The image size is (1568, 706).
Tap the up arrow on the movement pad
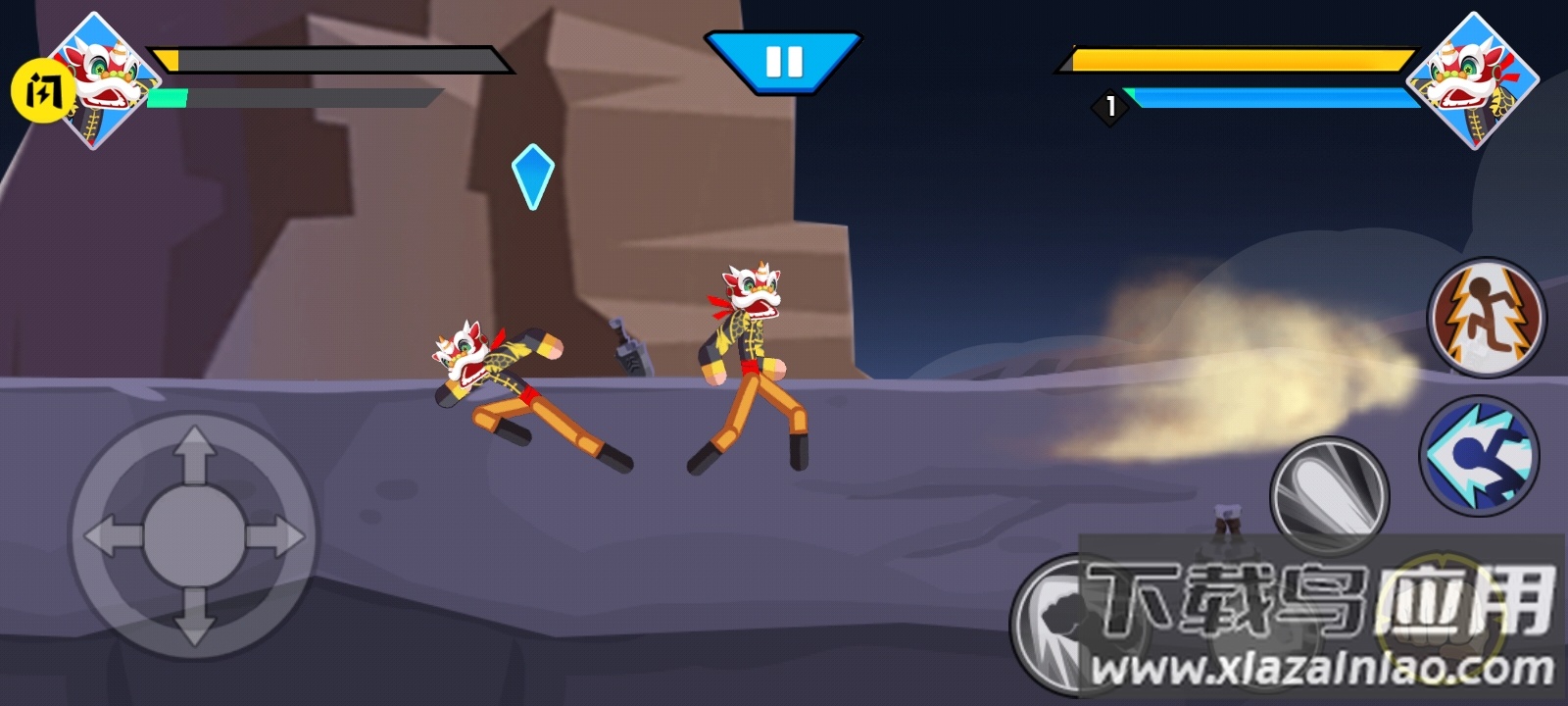point(194,456)
